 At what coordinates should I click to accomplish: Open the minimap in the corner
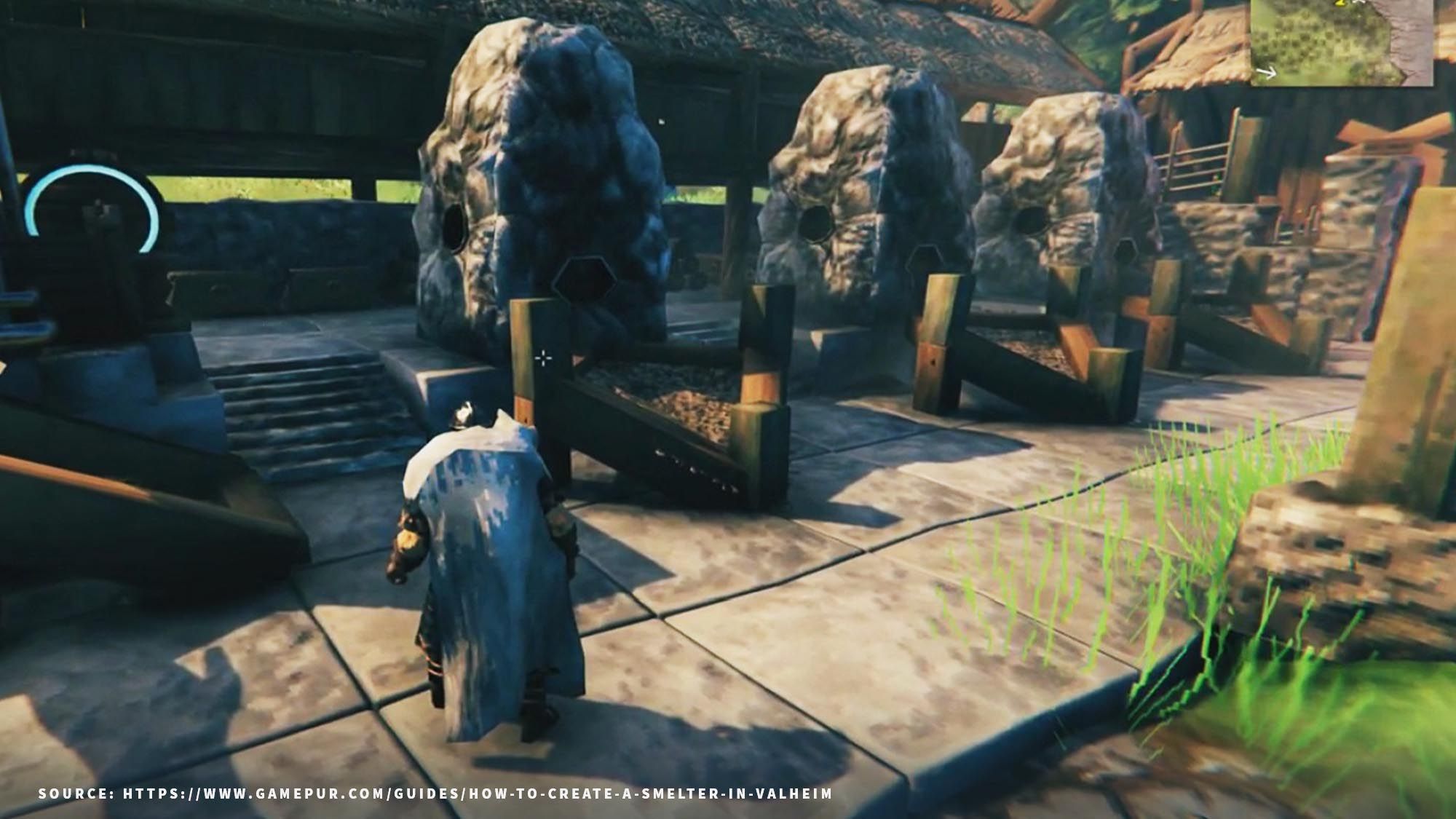pyautogui.click(x=1341, y=41)
